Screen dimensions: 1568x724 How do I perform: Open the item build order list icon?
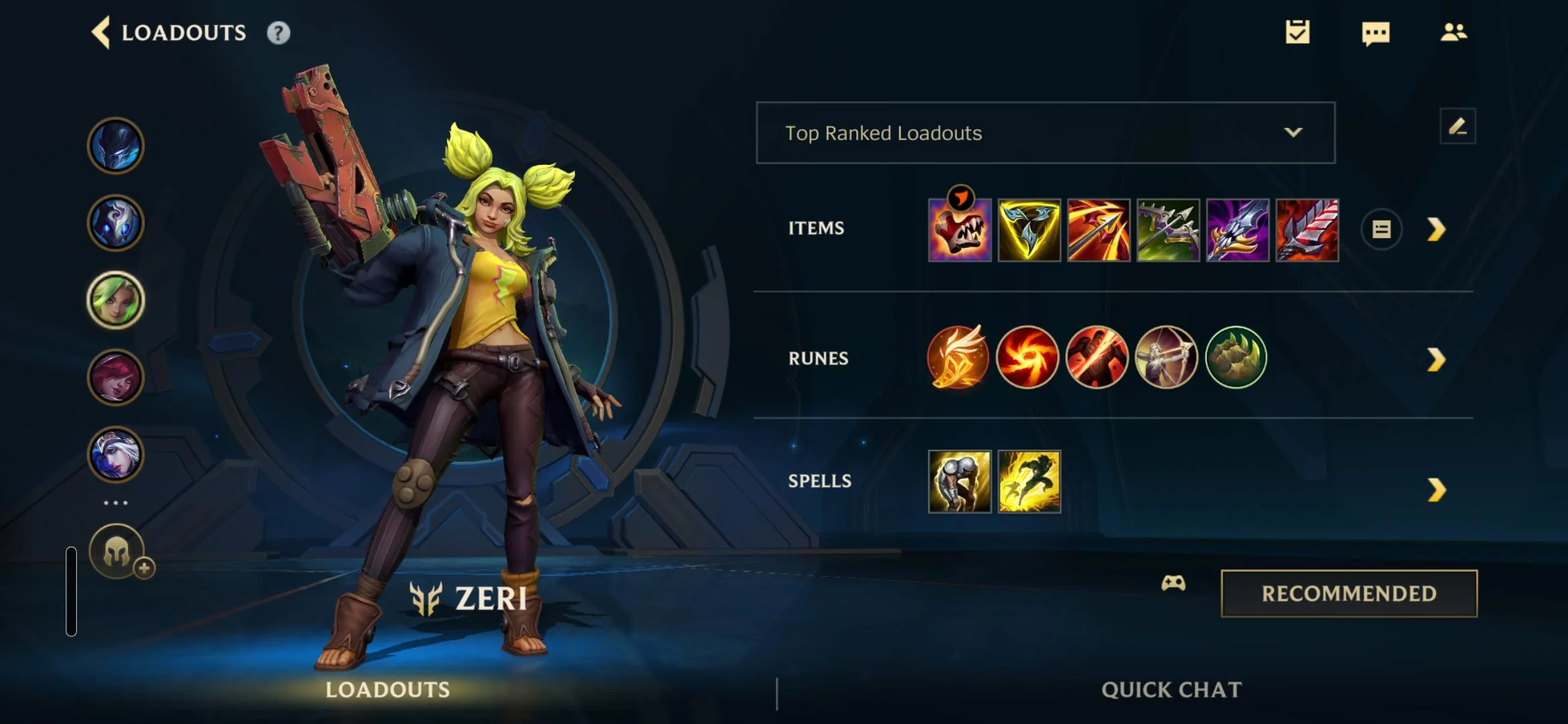(x=1383, y=229)
